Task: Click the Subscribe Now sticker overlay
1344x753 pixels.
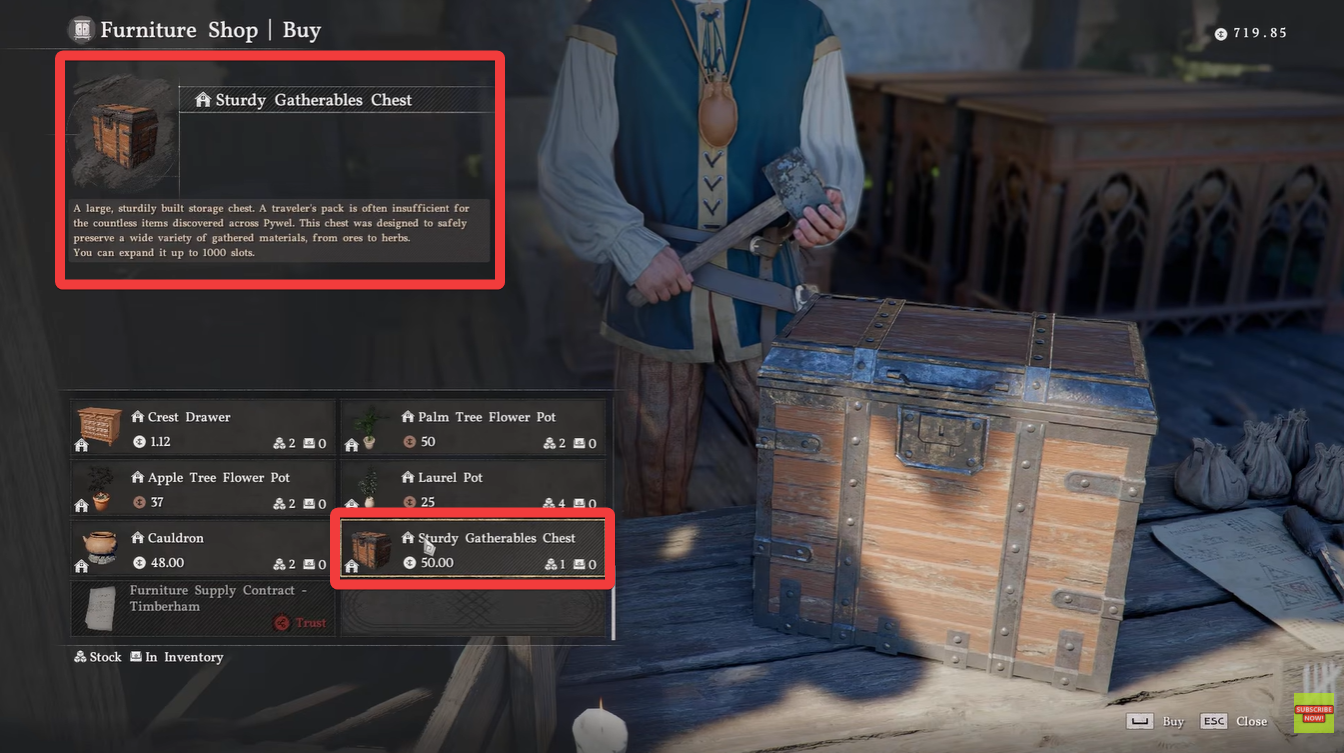Action: (1313, 713)
